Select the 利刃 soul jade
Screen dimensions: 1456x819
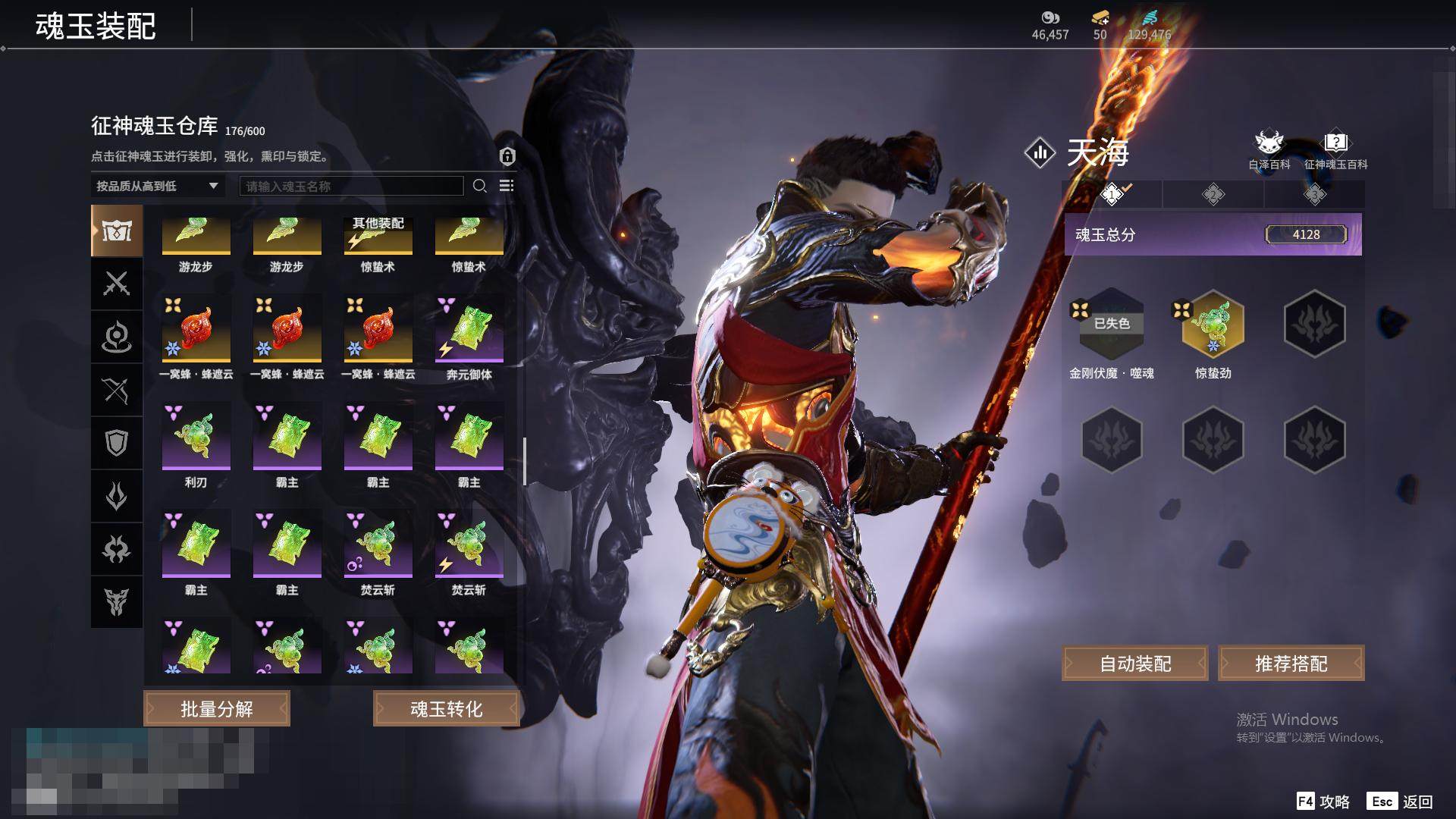(x=196, y=438)
